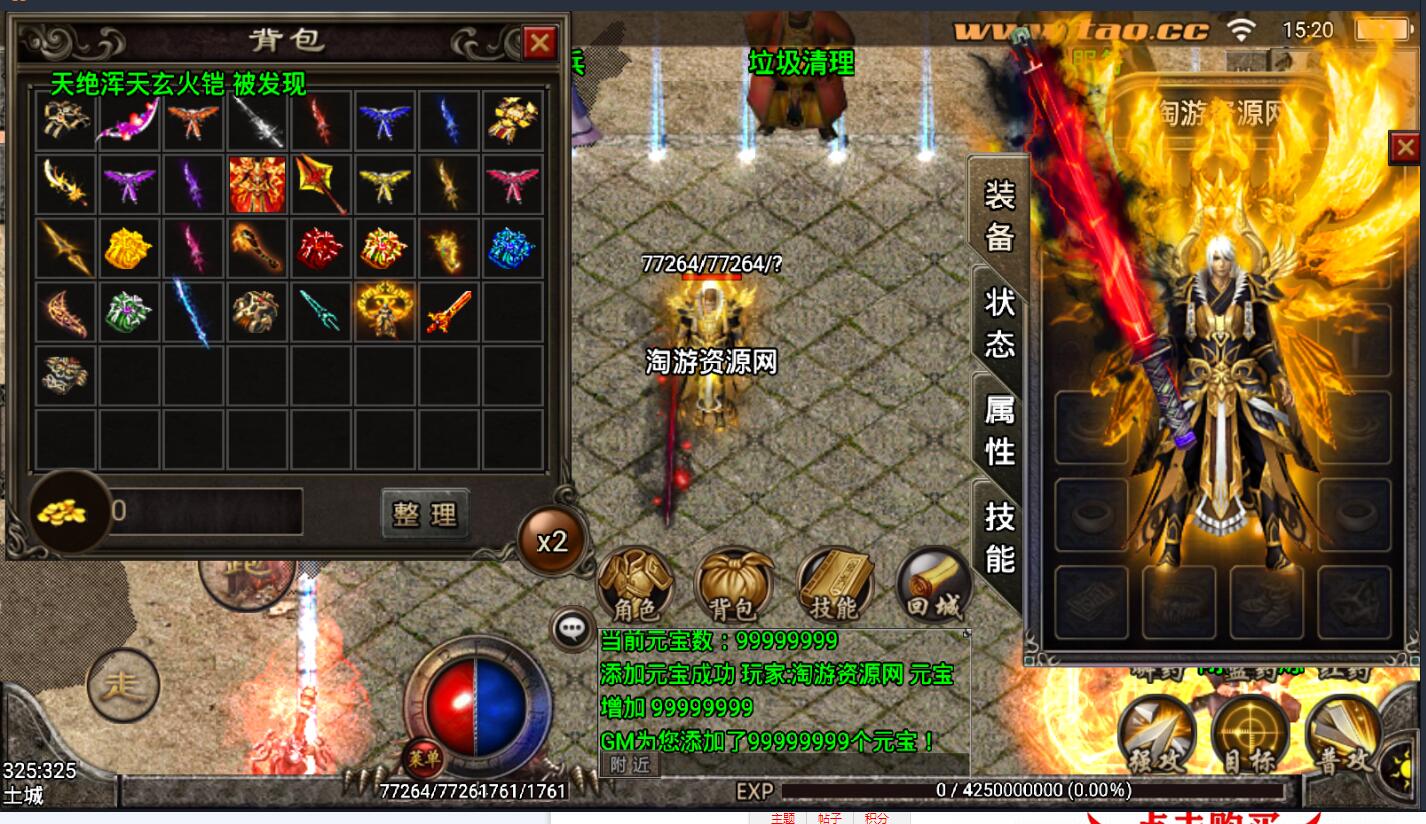Open the 技能 skill book icon
The width and height of the screenshot is (1426, 824).
click(833, 584)
